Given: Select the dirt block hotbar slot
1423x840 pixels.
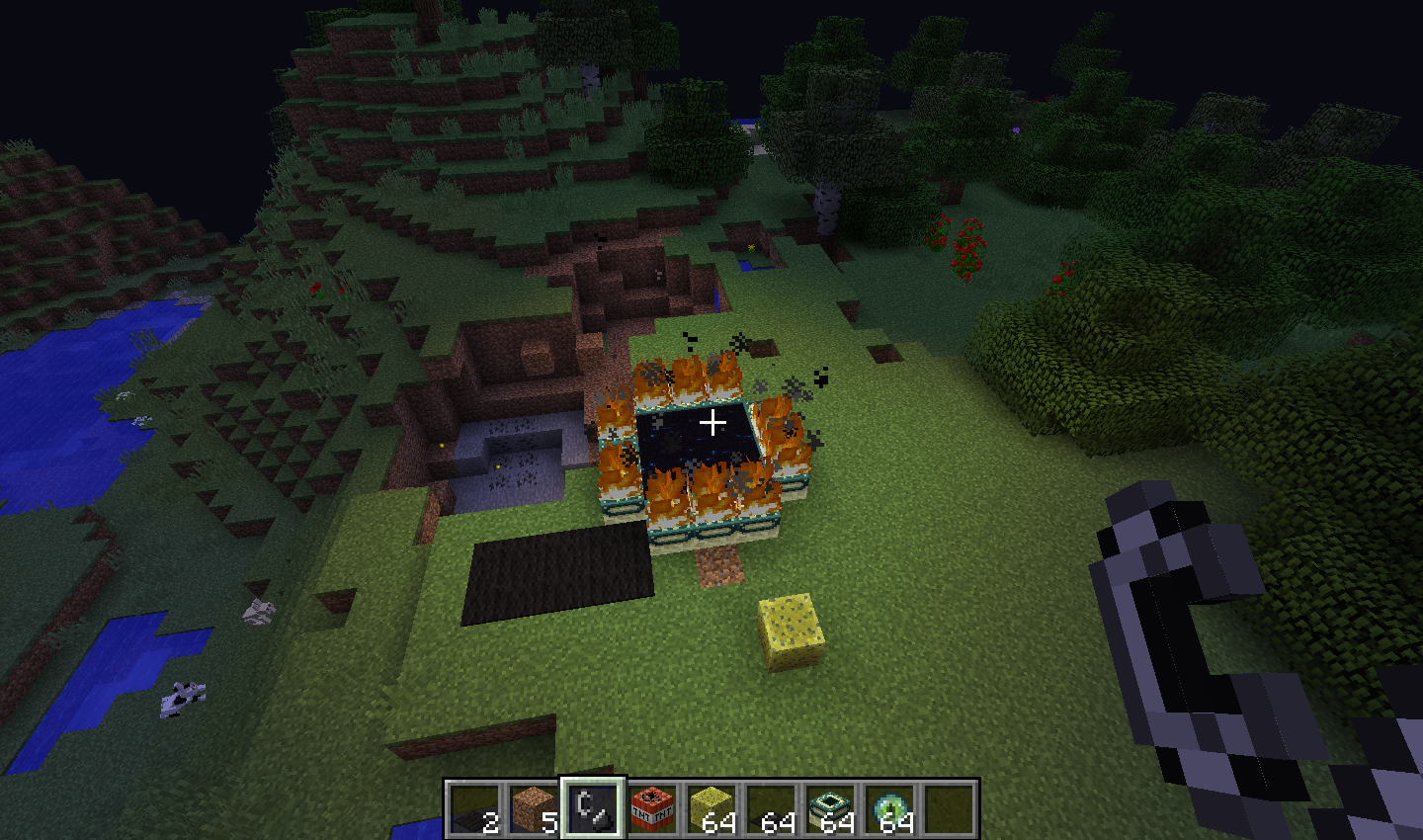Looking at the screenshot, I should point(534,808).
